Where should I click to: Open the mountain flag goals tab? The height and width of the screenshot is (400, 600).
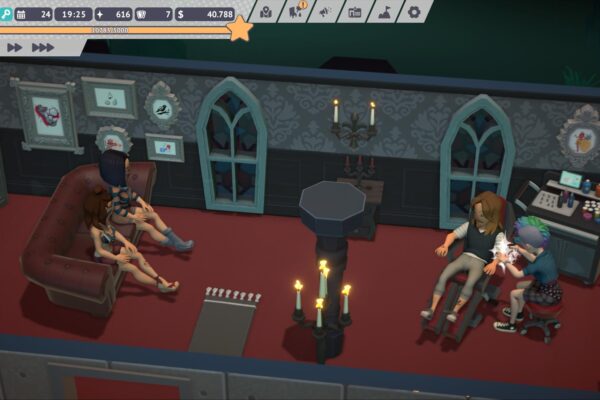pos(385,12)
